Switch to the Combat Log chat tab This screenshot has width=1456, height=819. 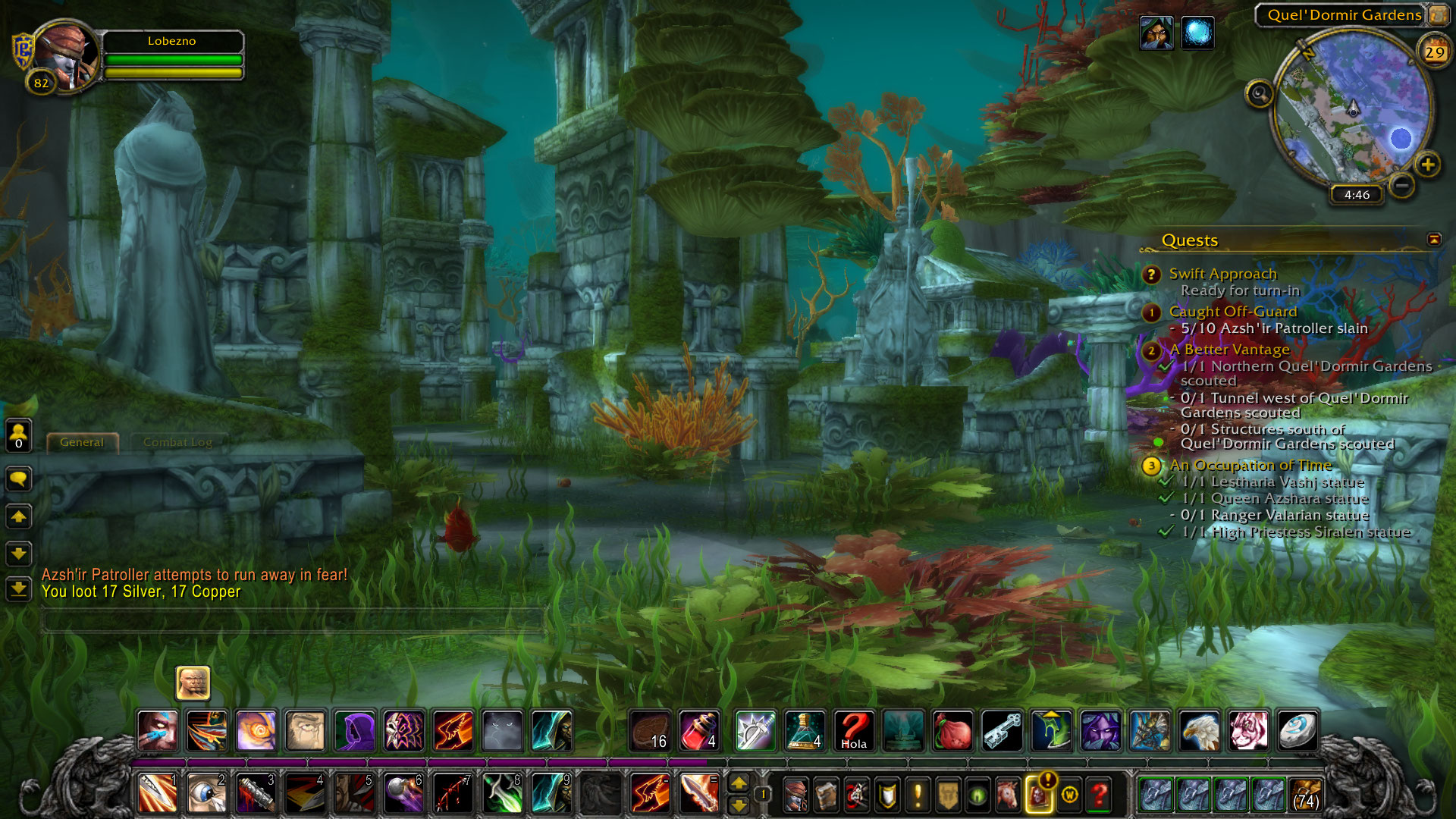(177, 442)
